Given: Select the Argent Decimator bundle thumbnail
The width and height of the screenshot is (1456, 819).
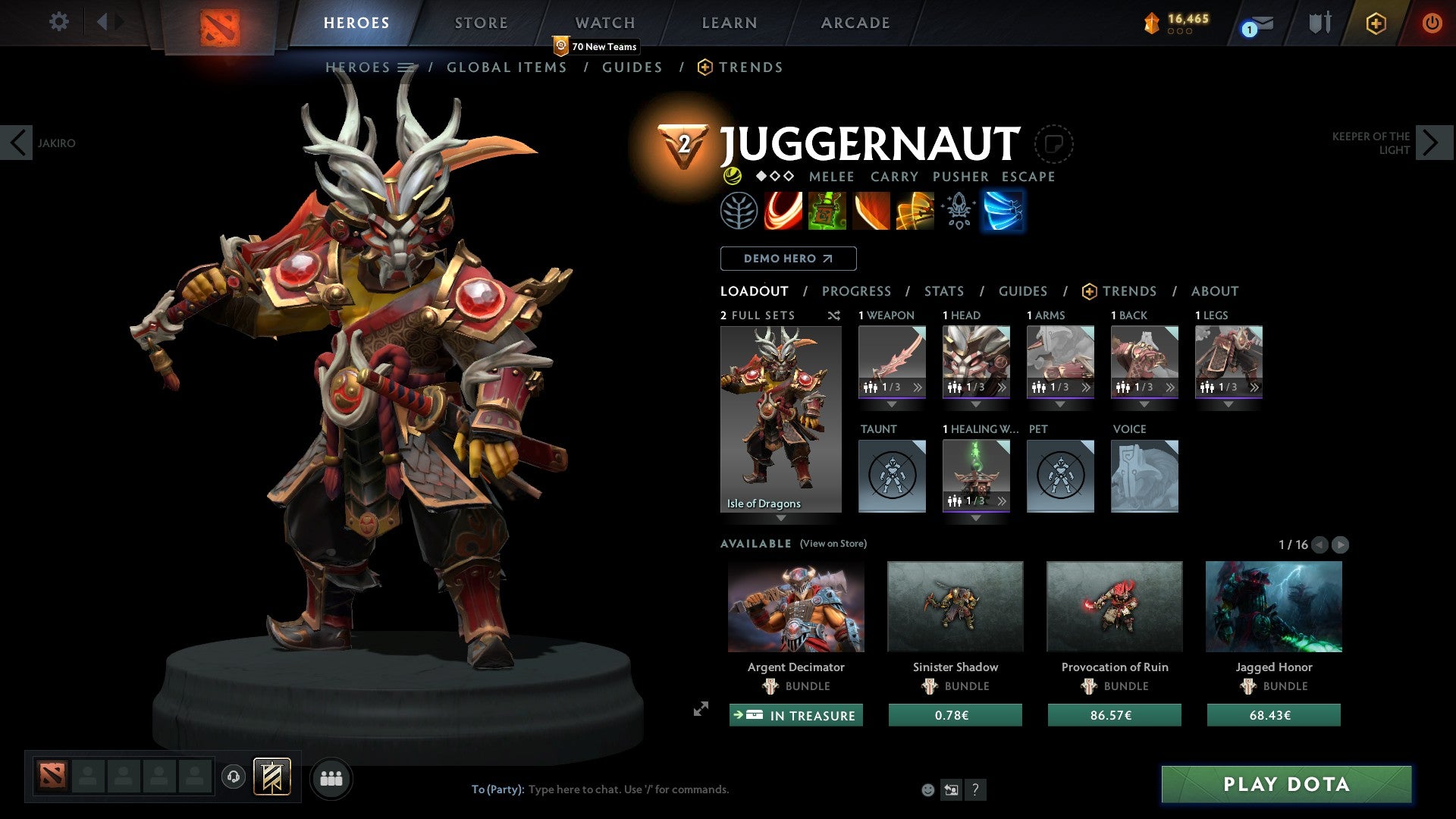Looking at the screenshot, I should pos(795,607).
